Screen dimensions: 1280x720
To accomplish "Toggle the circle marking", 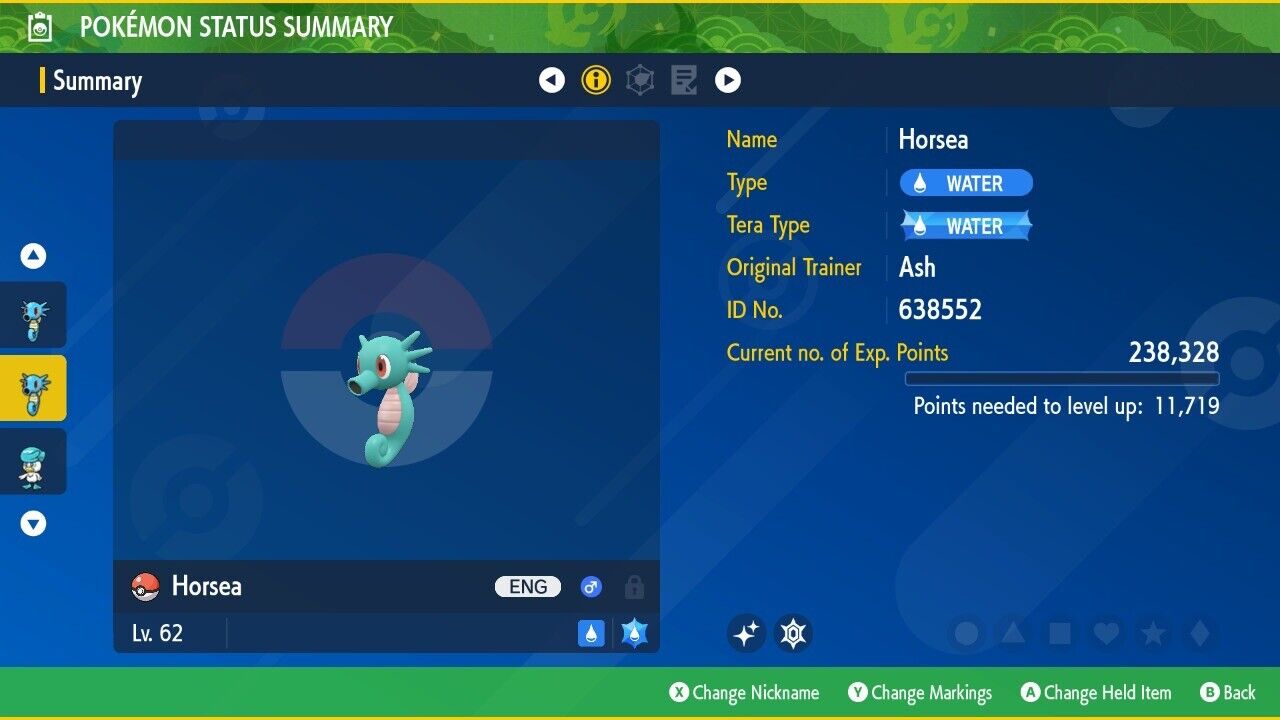I will pos(966,633).
